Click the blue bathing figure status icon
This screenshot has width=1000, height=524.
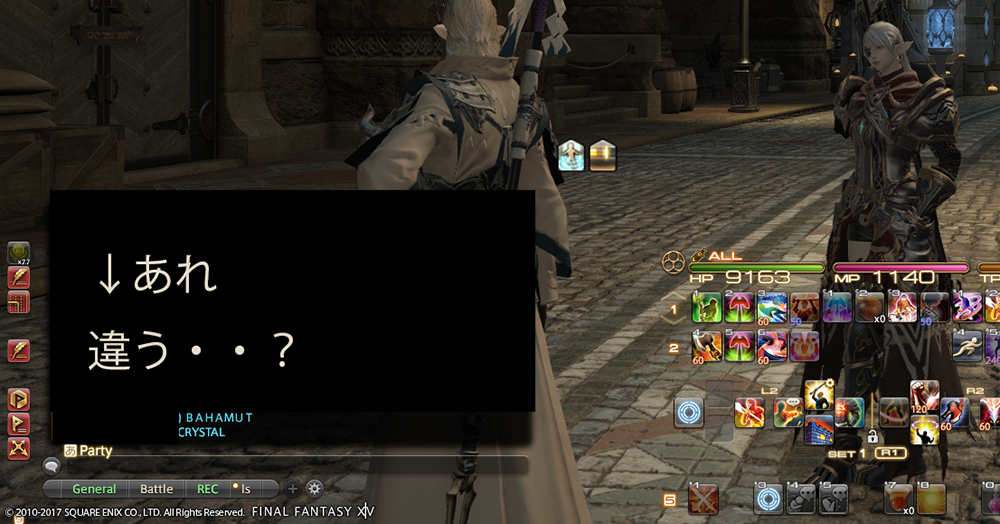pyautogui.click(x=571, y=155)
